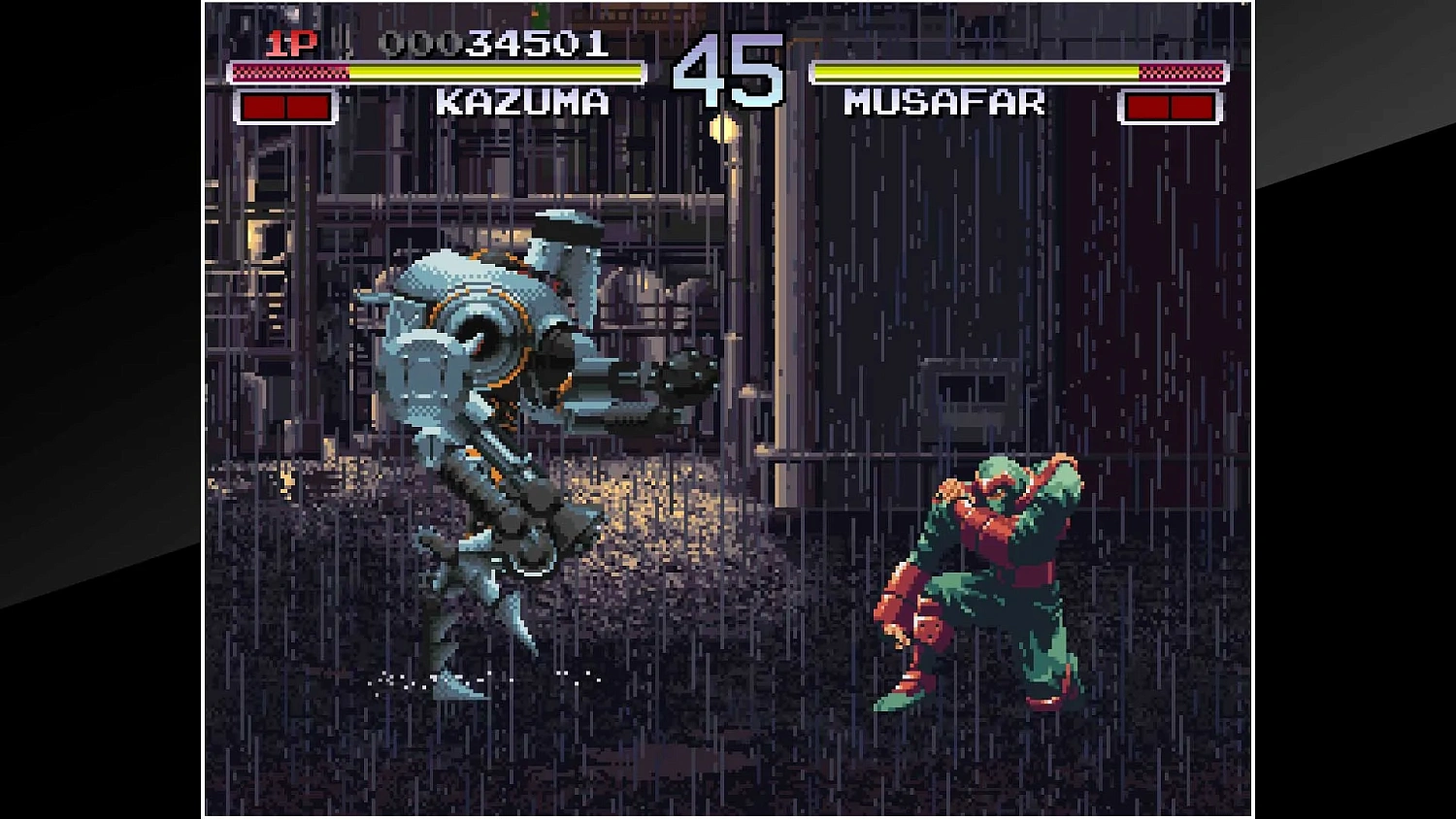The image size is (1456, 819).
Task: Select the MUSAFAR name label
Action: point(943,100)
